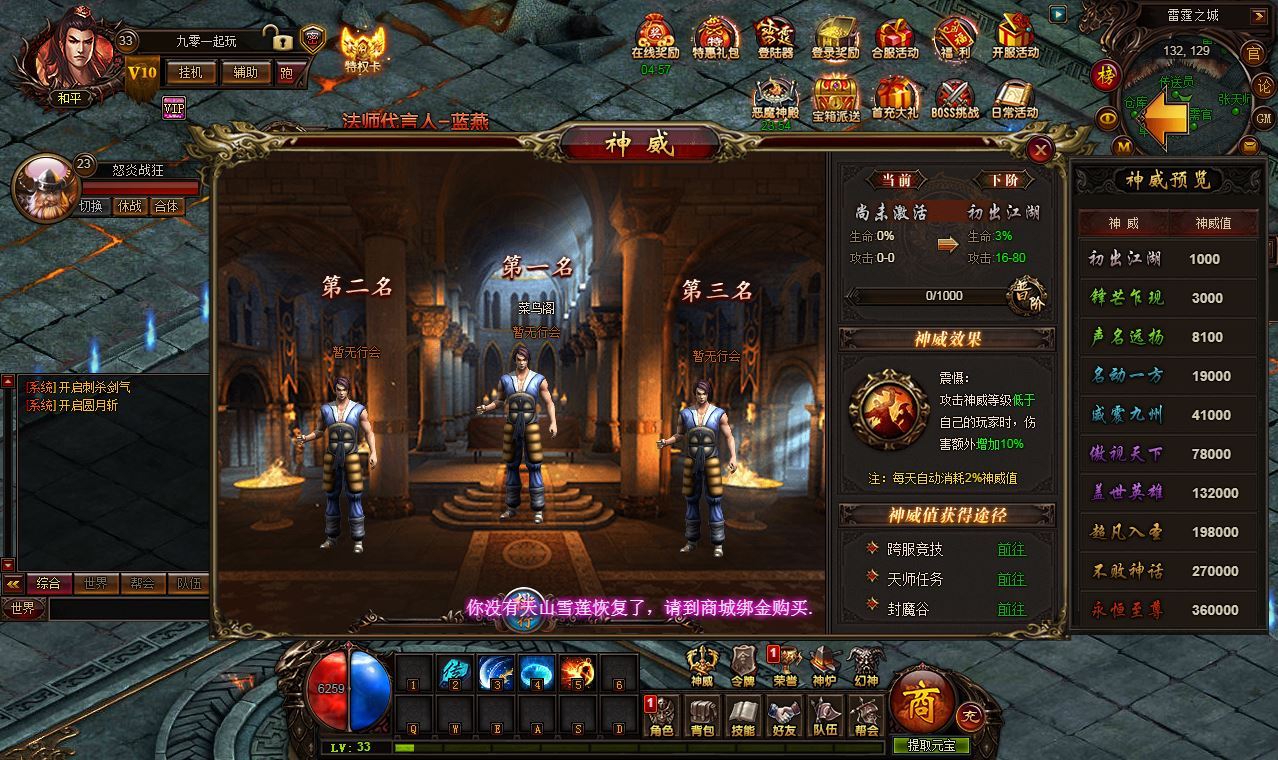Open the 技能 skills panel
This screenshot has height=760, width=1278.
click(x=743, y=717)
